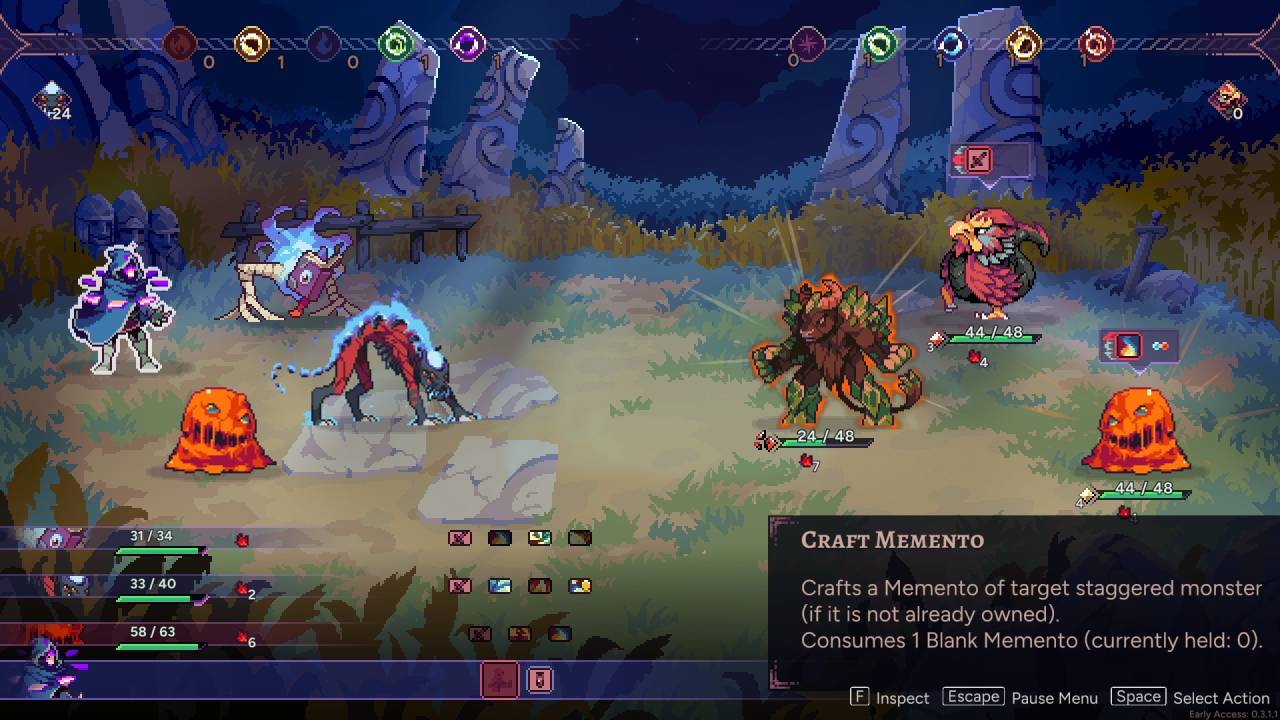
Task: Open the enemy counter icon showing 0
Action: click(1227, 100)
